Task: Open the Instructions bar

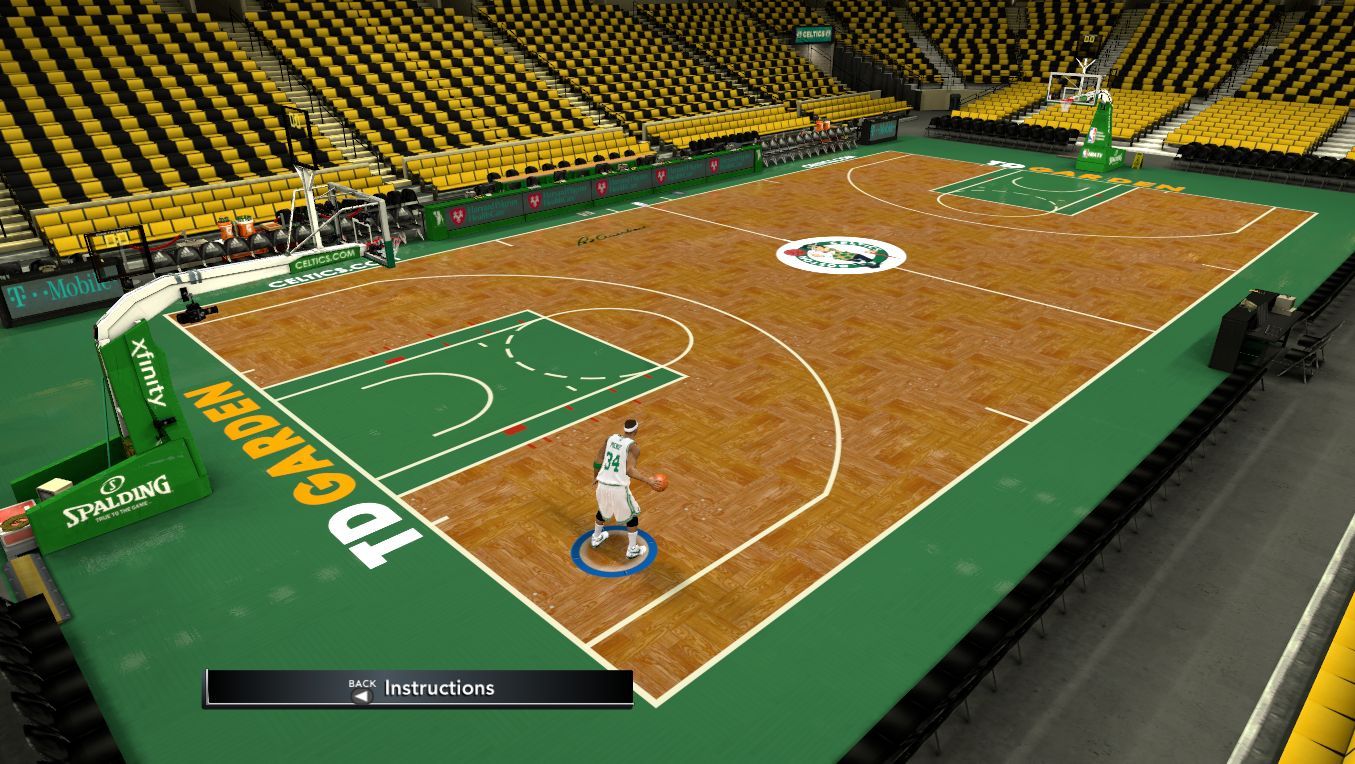Action: coord(419,688)
